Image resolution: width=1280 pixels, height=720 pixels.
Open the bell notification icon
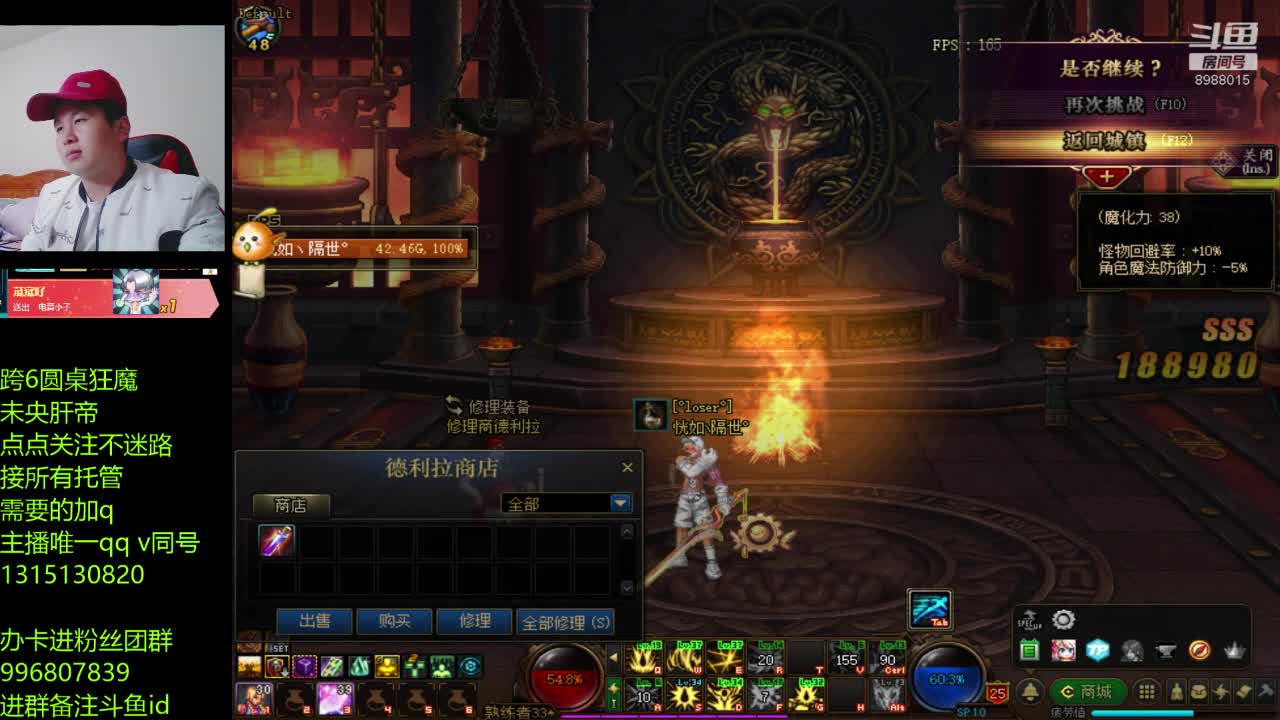pos(1029,692)
